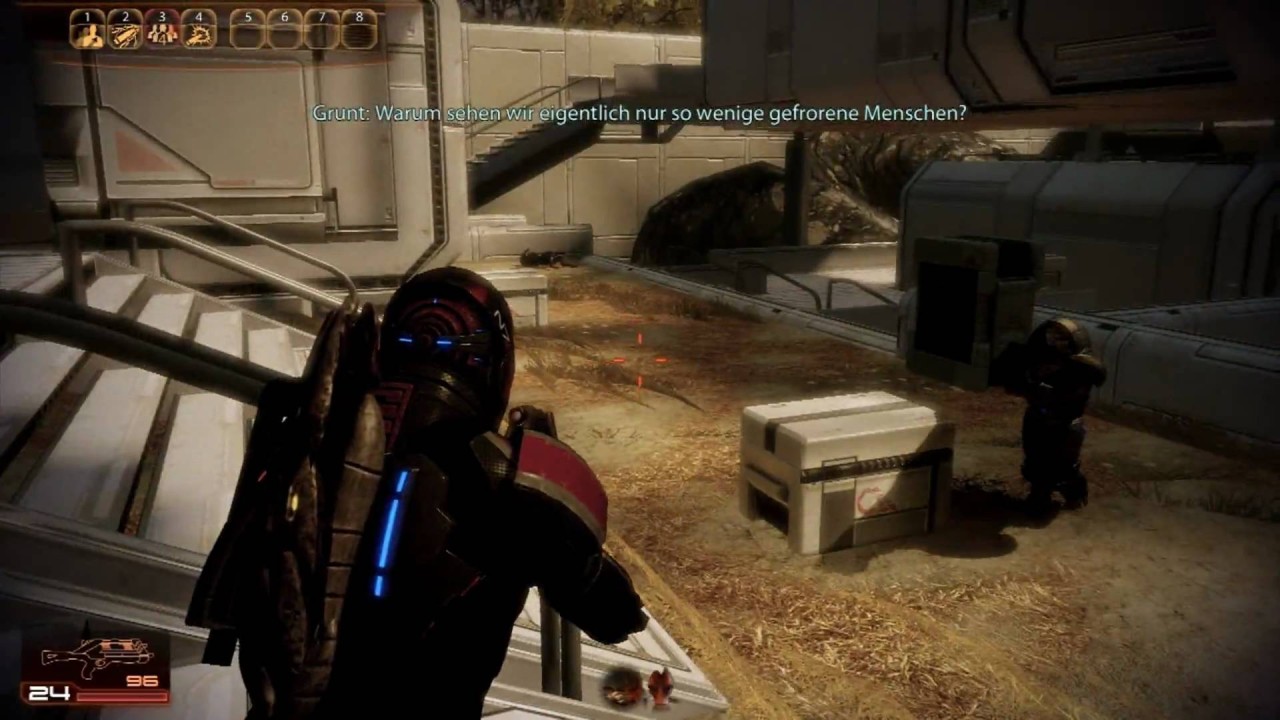Choose the red horned squadmate portrait
Viewport: 1280px width, 720px height.
tap(660, 686)
